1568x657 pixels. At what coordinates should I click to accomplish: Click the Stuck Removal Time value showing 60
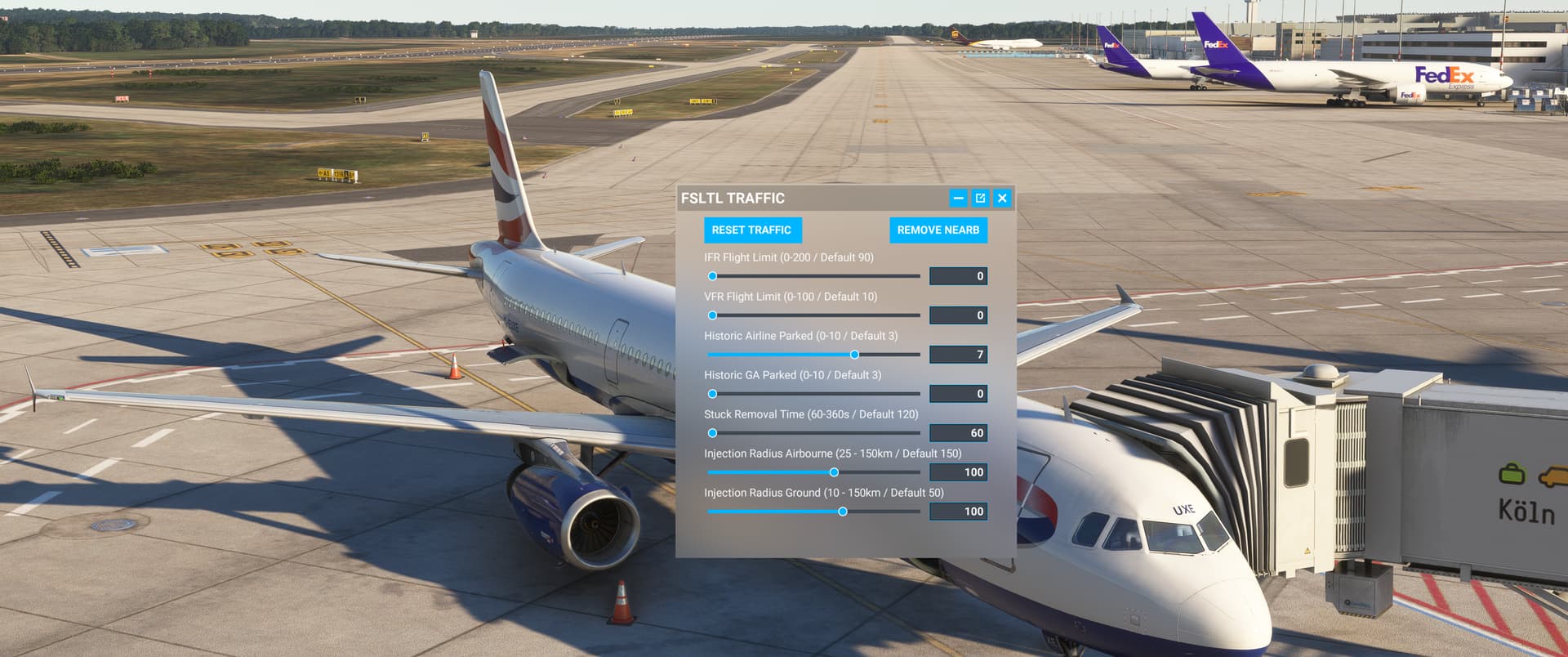pos(958,433)
